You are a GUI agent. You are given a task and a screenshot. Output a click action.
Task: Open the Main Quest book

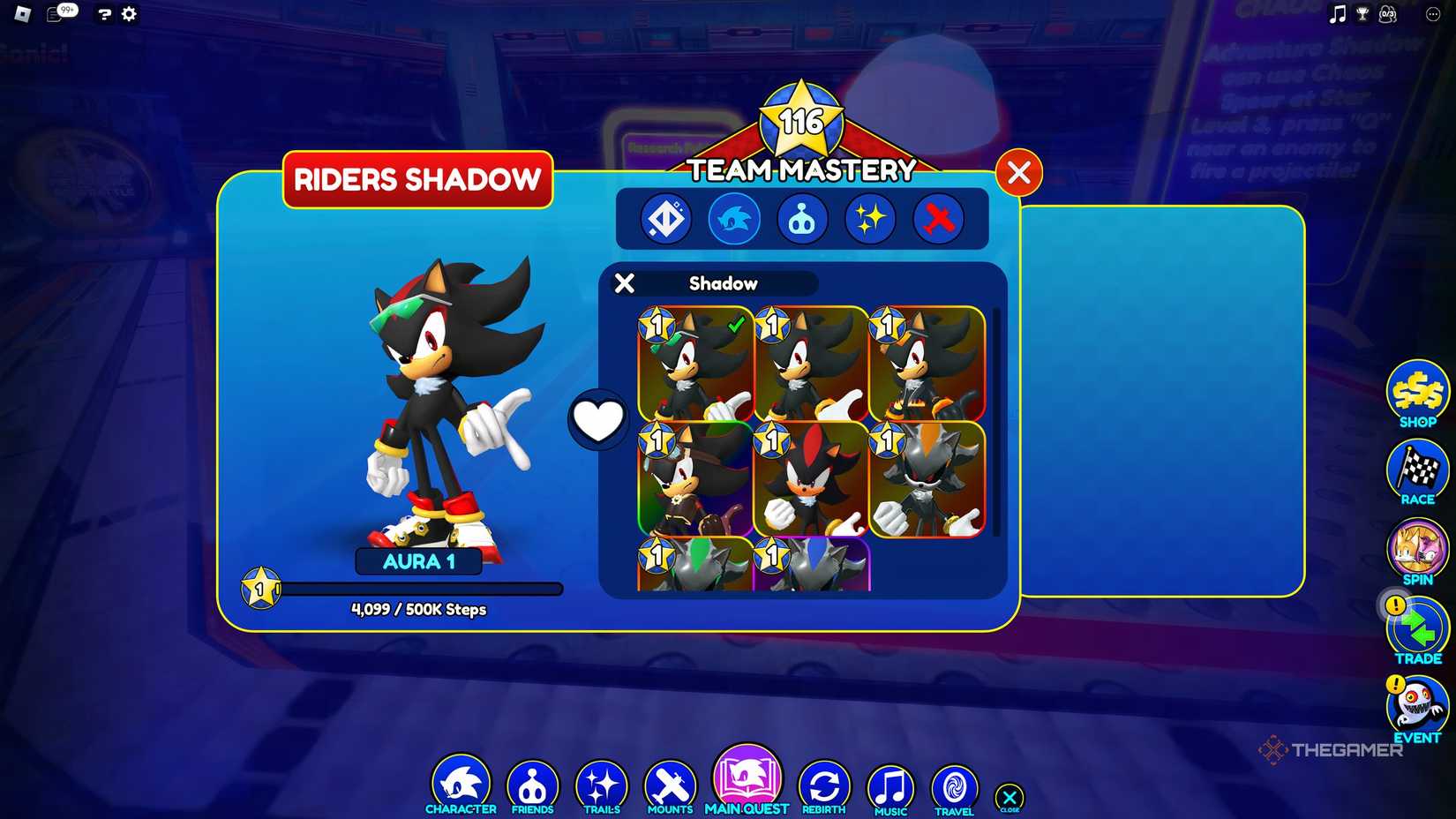click(747, 777)
